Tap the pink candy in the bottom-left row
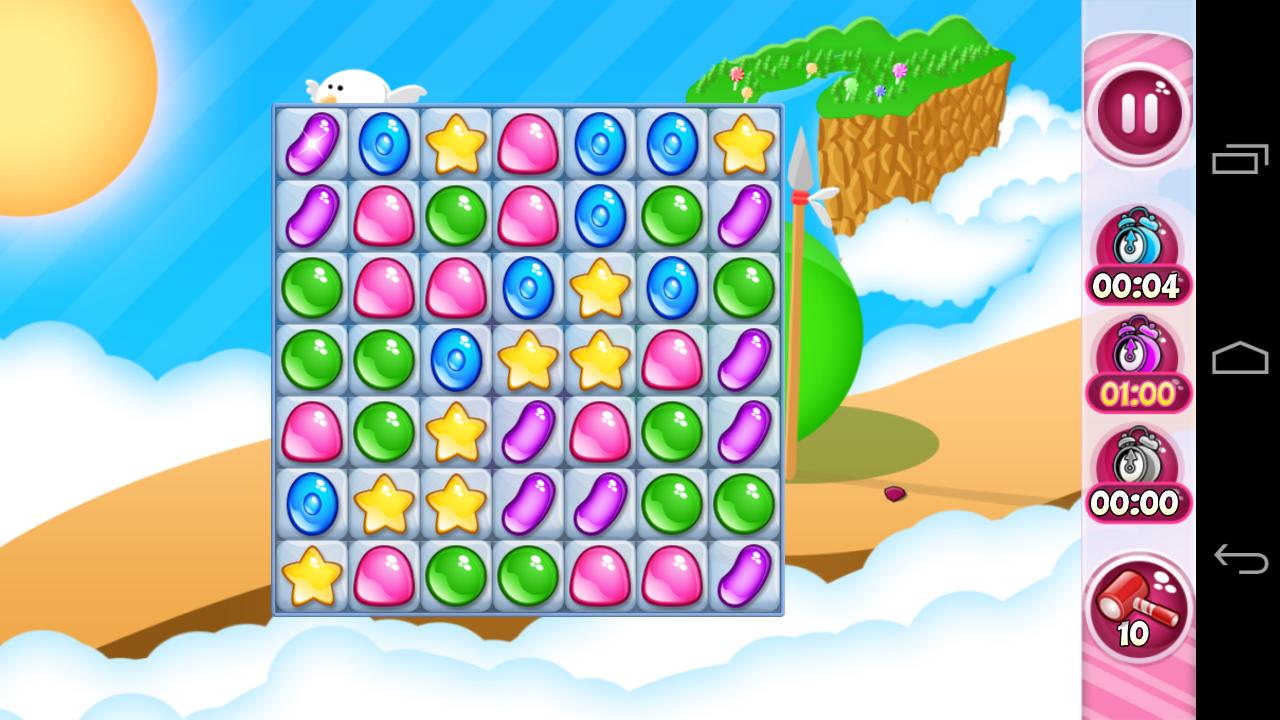Image resolution: width=1280 pixels, height=720 pixels. 383,577
